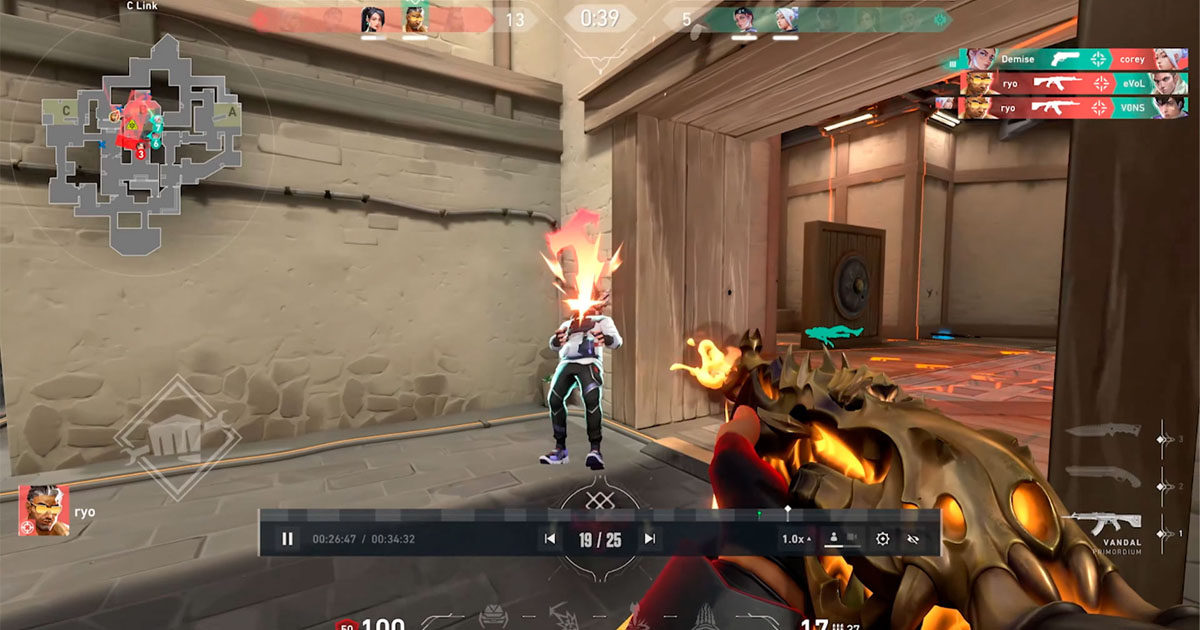Open the 1.0x playback speed menu
This screenshot has width=1200, height=630.
coord(796,539)
